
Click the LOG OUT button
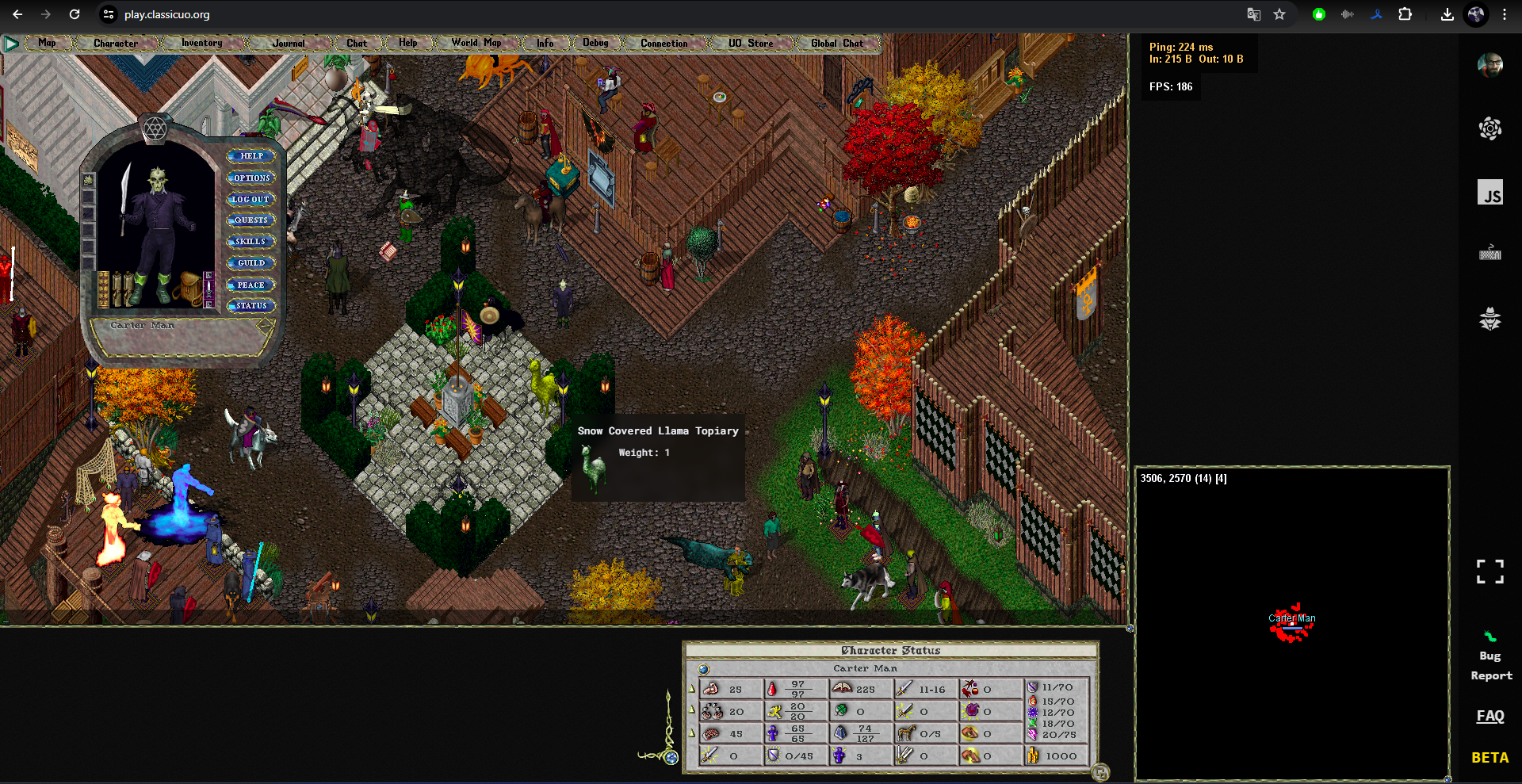[x=250, y=200]
